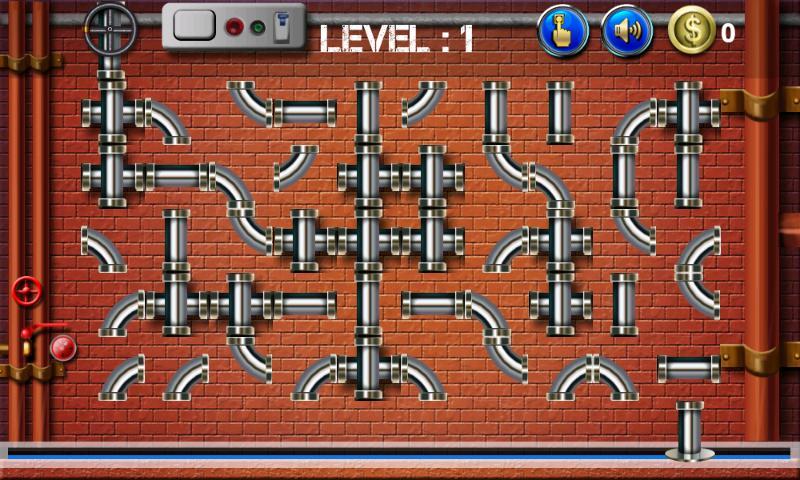Use the pointing finger hint button
The height and width of the screenshot is (480, 800).
point(563,31)
